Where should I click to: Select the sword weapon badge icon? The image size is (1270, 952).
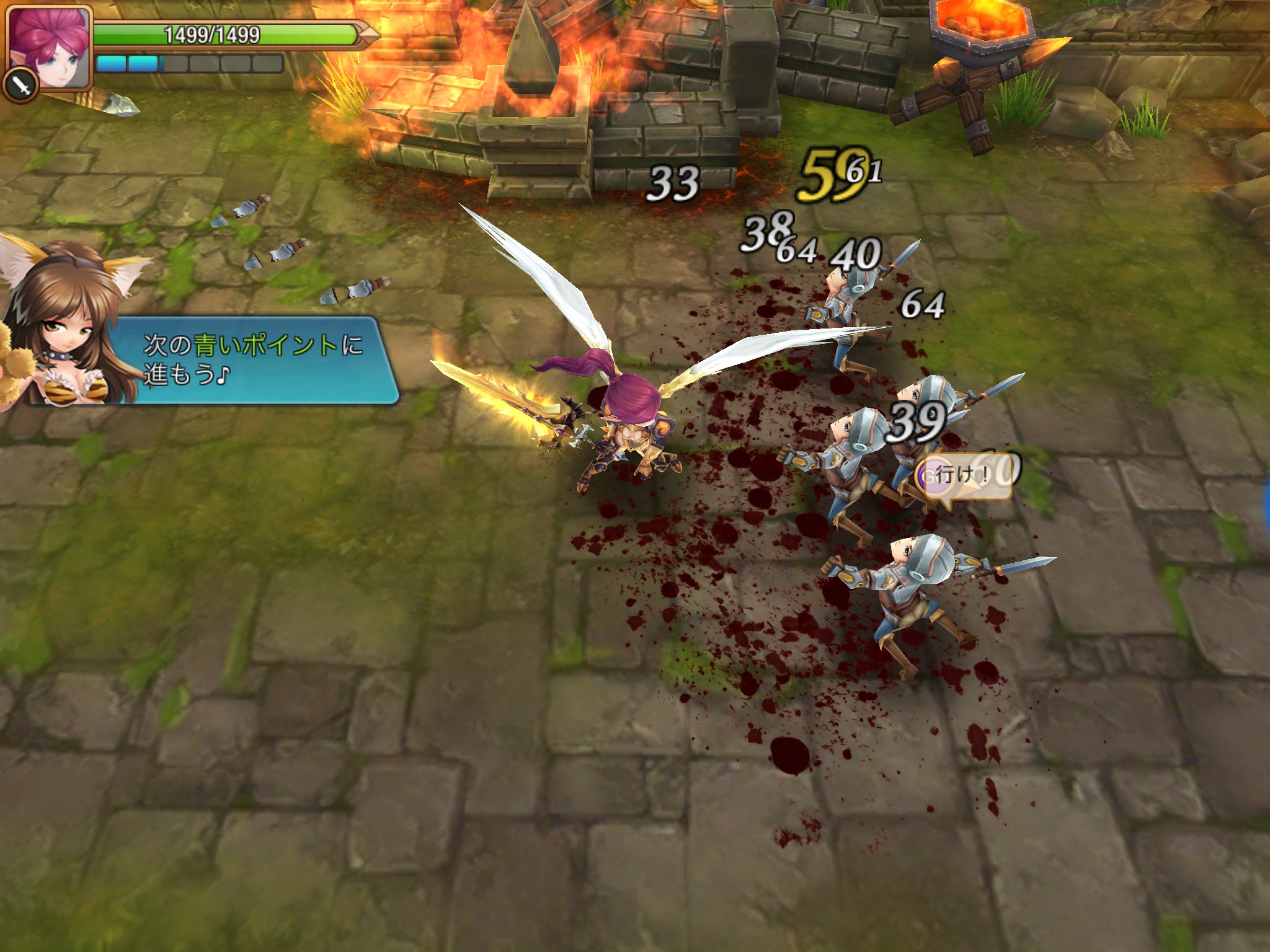point(21,88)
